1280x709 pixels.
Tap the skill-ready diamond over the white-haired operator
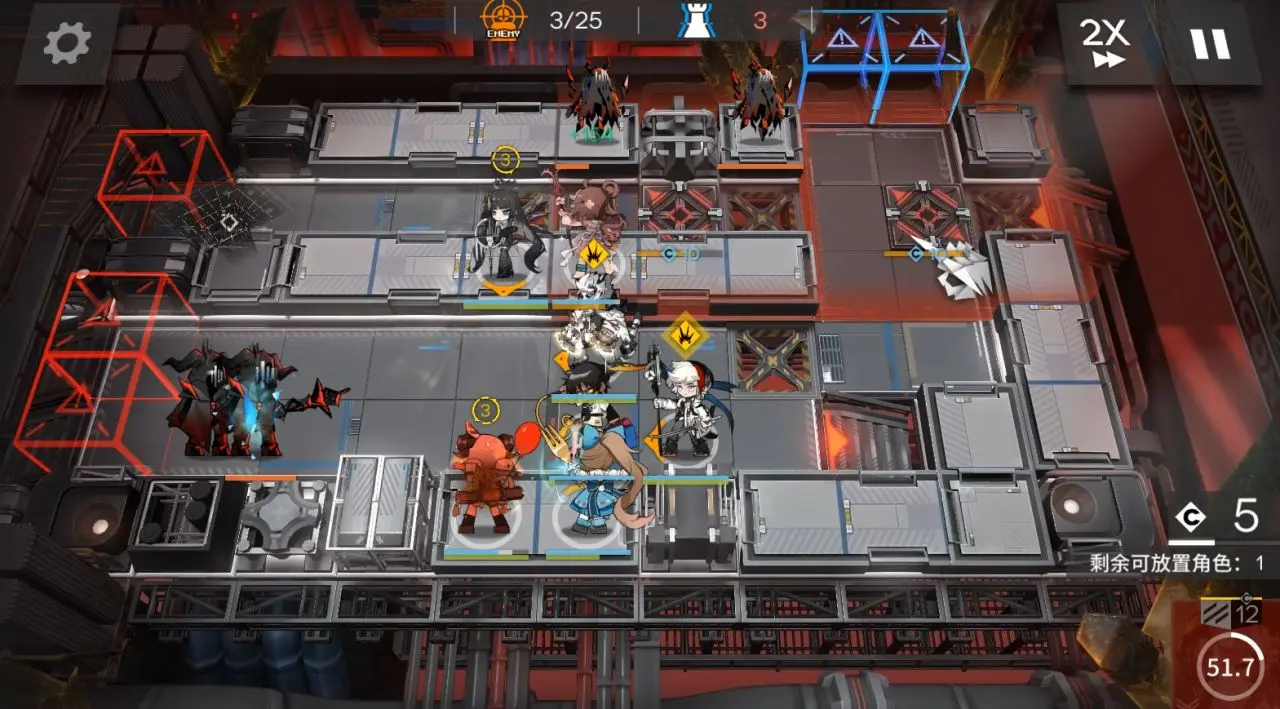tap(685, 332)
